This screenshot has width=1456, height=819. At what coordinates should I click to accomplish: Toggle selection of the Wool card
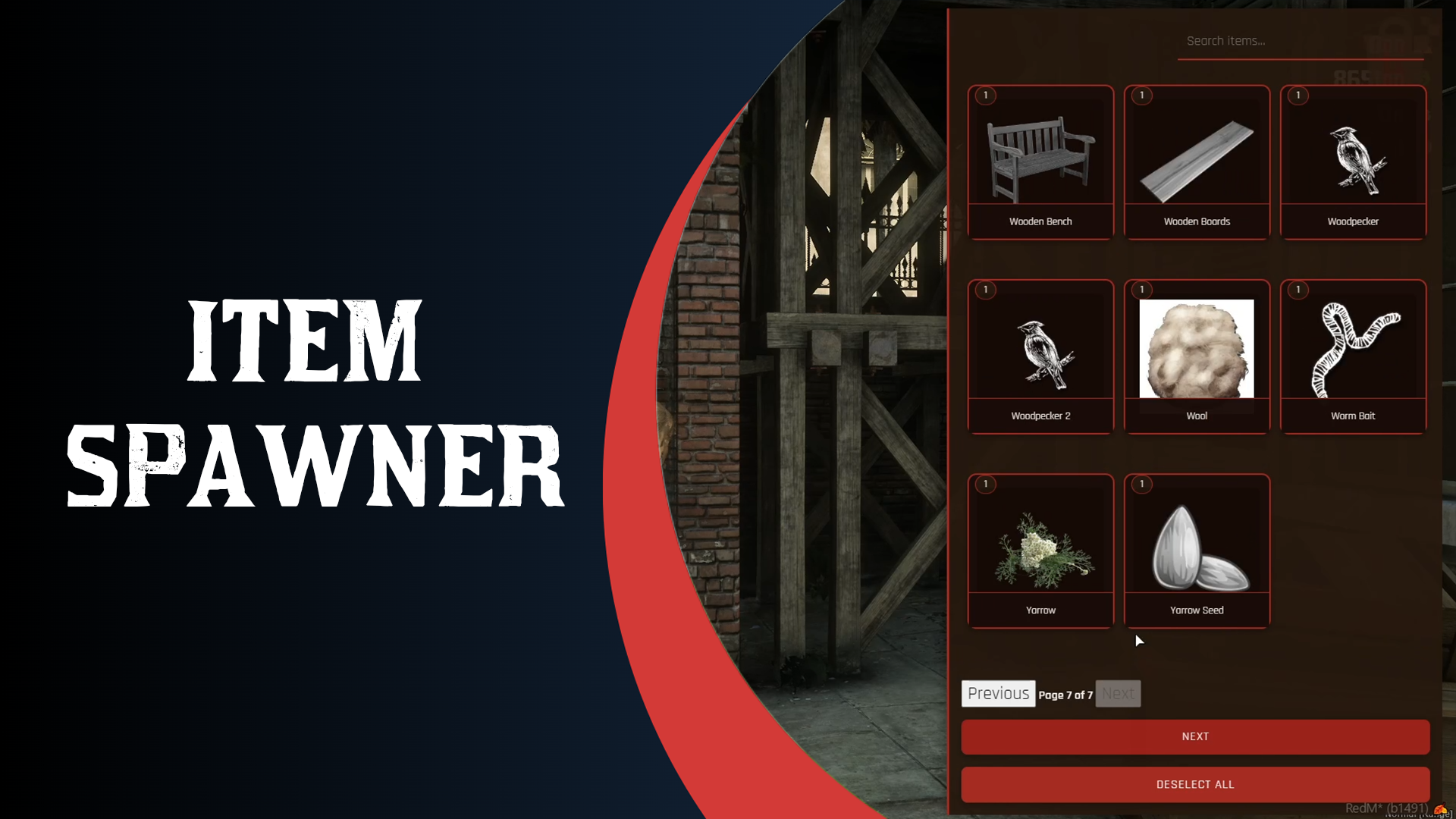click(1197, 356)
